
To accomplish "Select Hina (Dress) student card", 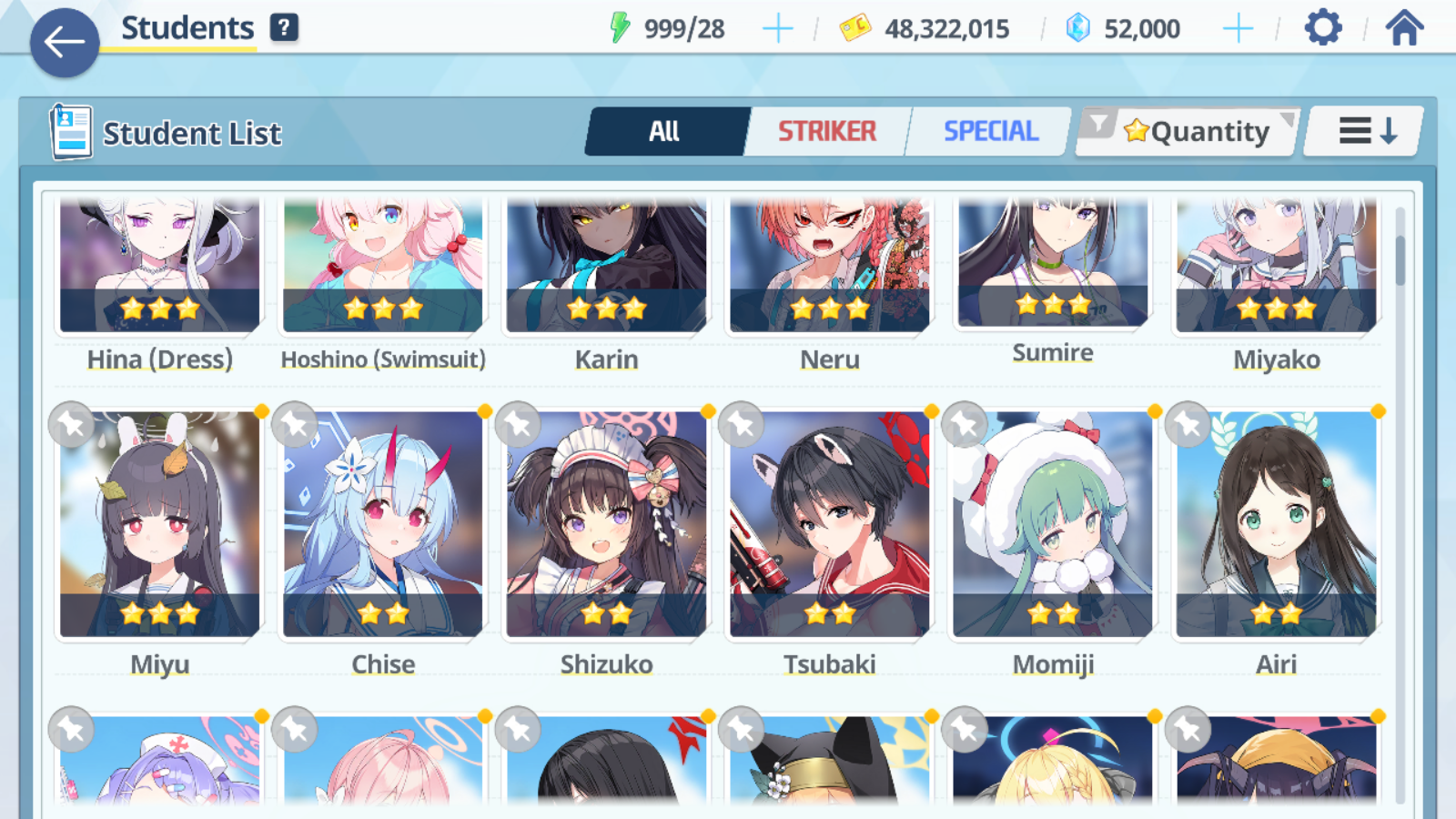I will (x=160, y=273).
